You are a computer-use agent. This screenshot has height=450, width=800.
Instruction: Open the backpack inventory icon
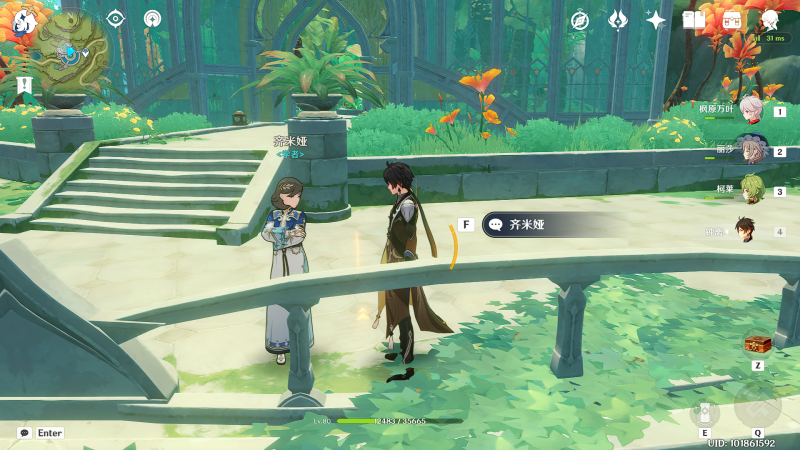[732, 20]
